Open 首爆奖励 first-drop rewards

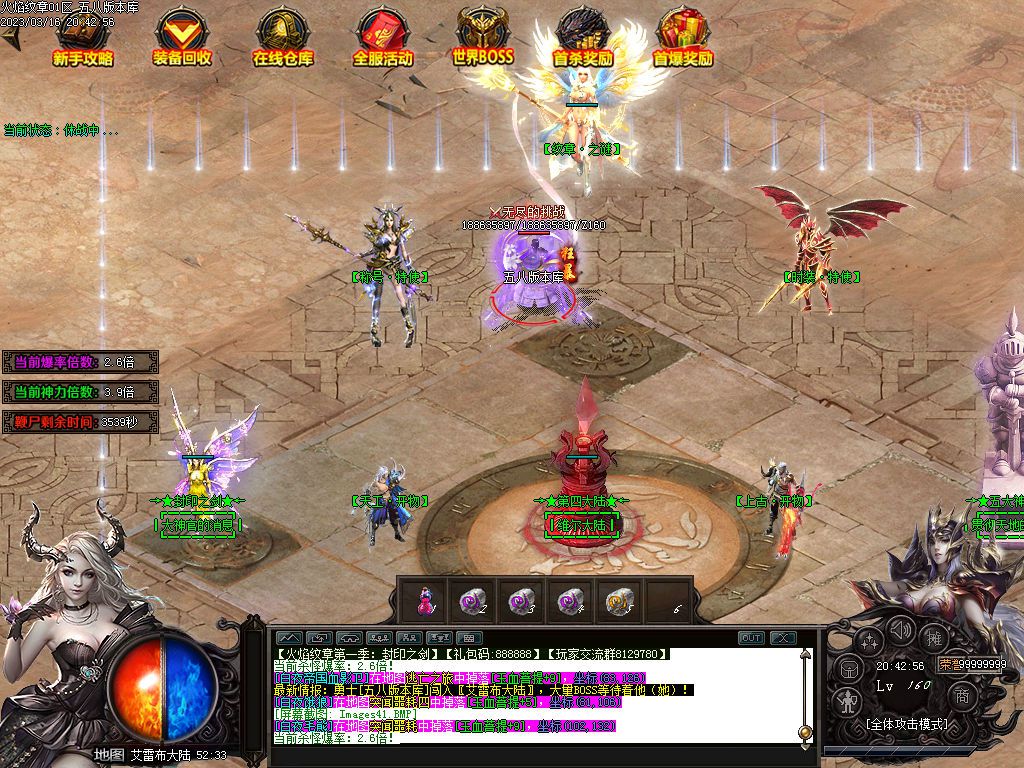683,38
